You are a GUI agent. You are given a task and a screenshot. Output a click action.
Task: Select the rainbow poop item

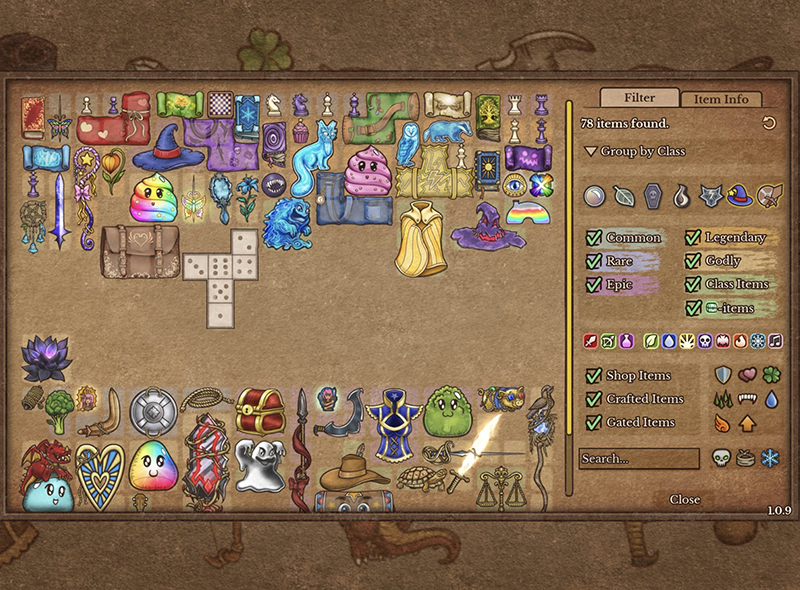pos(151,198)
